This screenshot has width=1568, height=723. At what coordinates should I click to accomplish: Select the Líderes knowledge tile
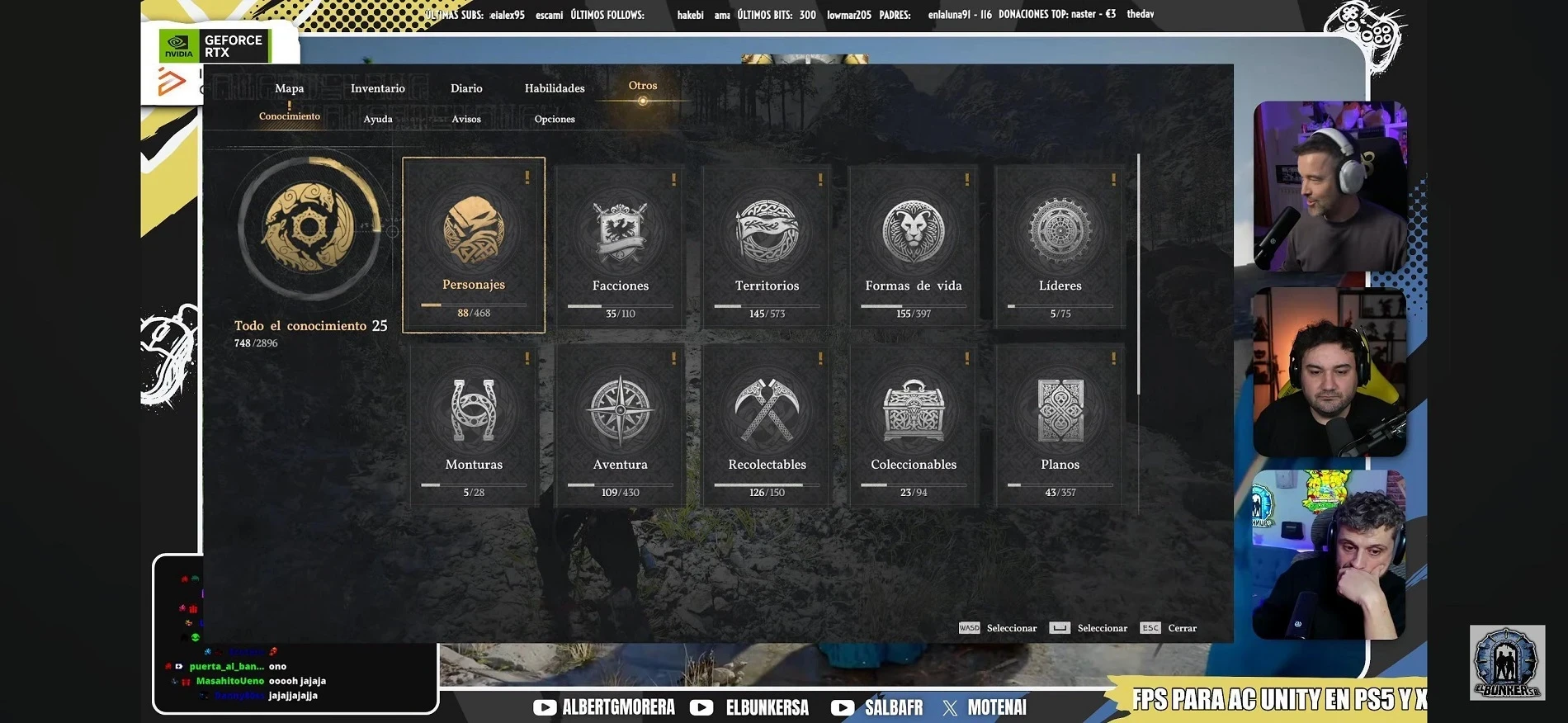(x=1060, y=246)
